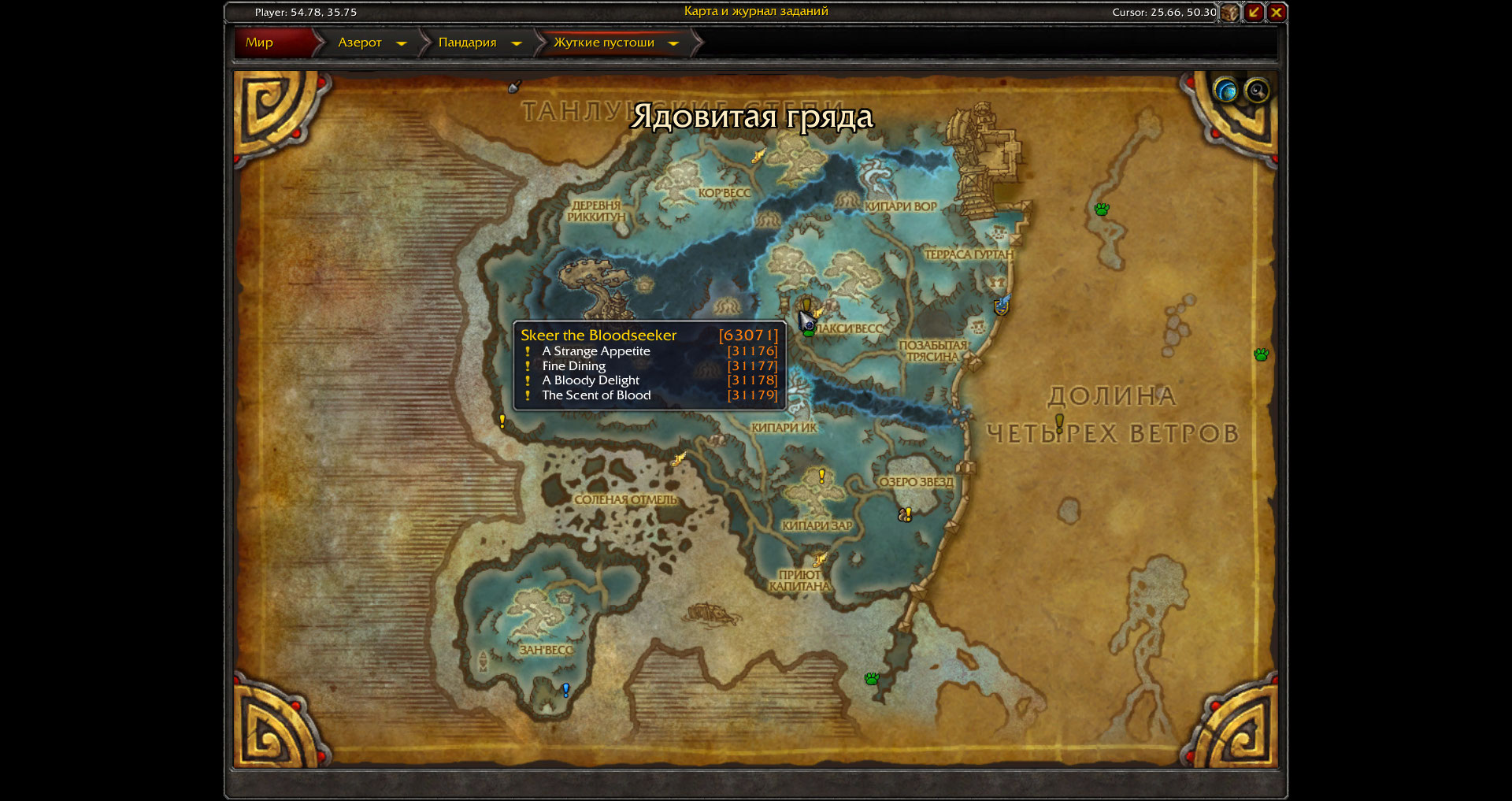1512x801 pixels.
Task: Expand the Пандария dropdown arrow
Action: coord(517,43)
